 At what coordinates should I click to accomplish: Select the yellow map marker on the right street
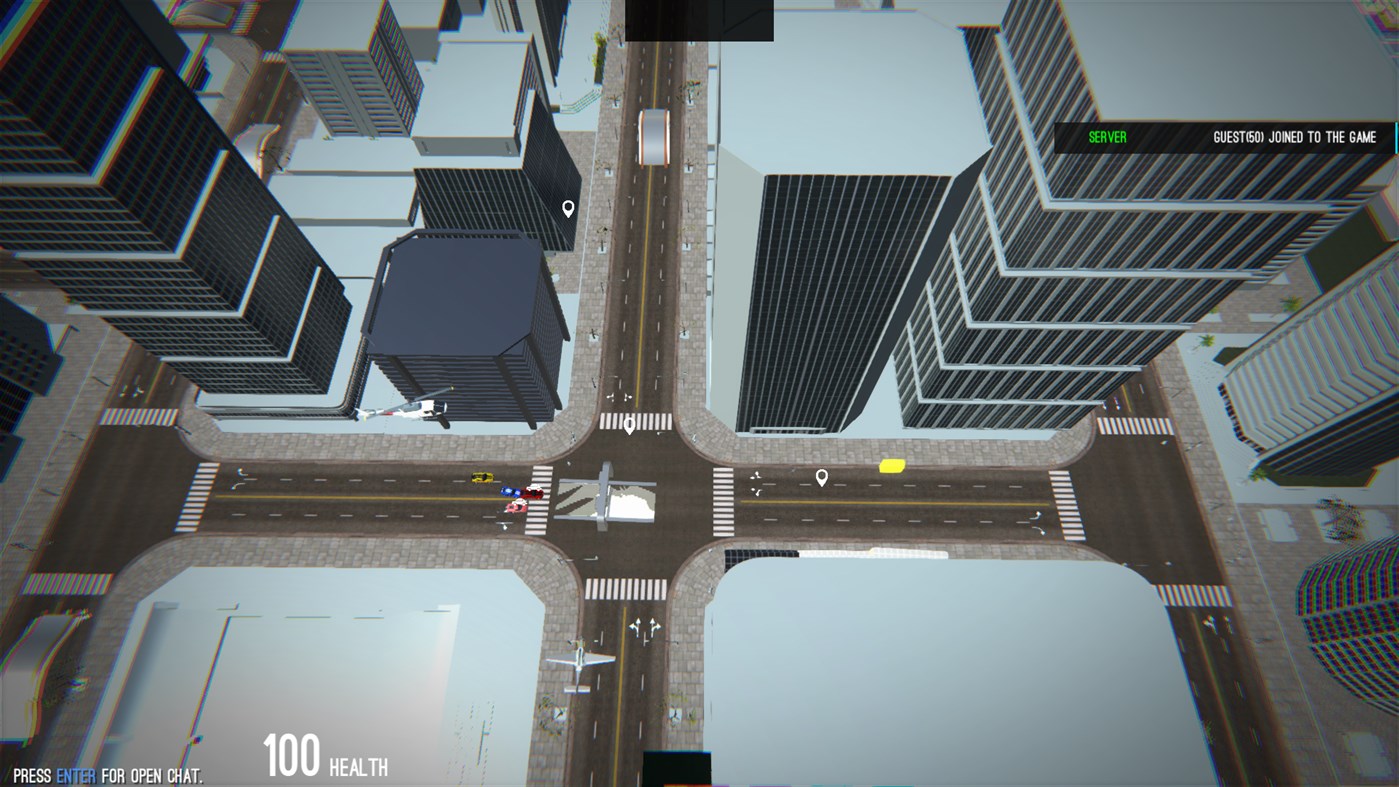pos(891,464)
